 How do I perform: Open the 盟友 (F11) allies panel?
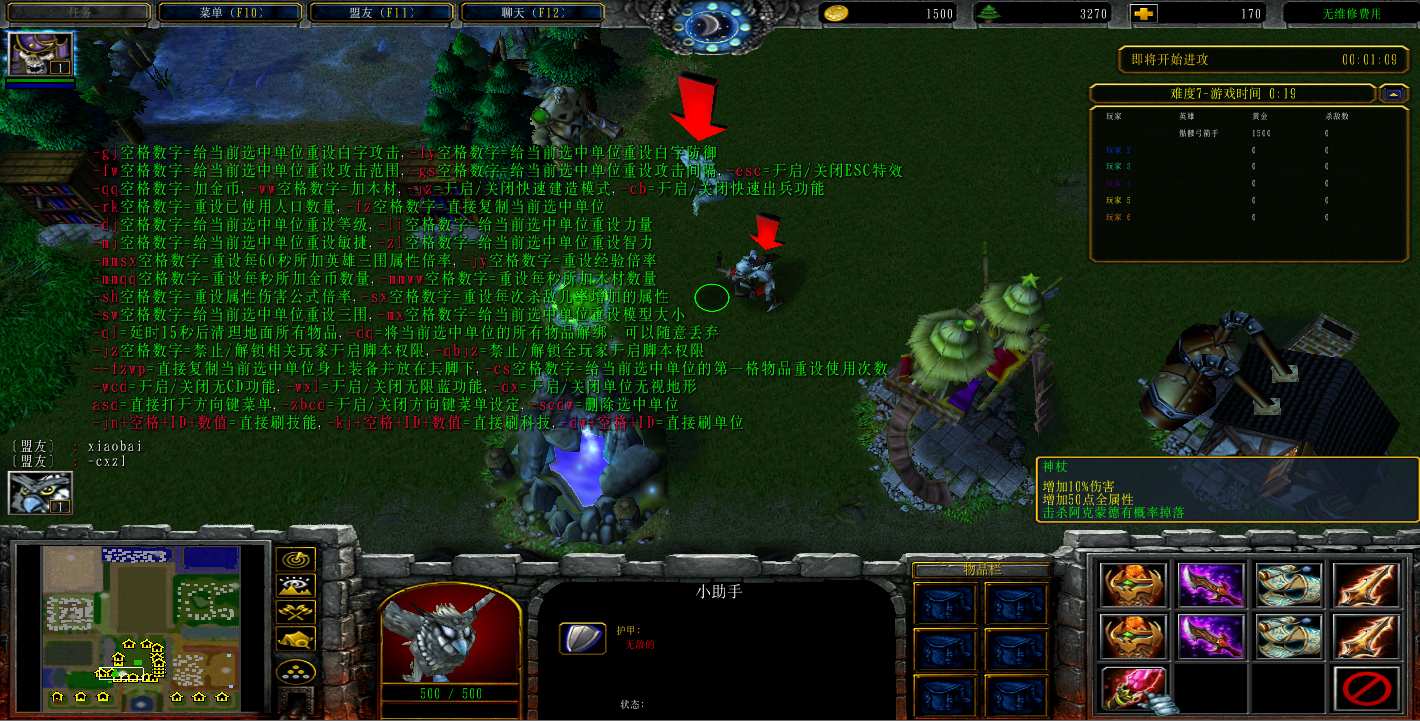[x=381, y=13]
